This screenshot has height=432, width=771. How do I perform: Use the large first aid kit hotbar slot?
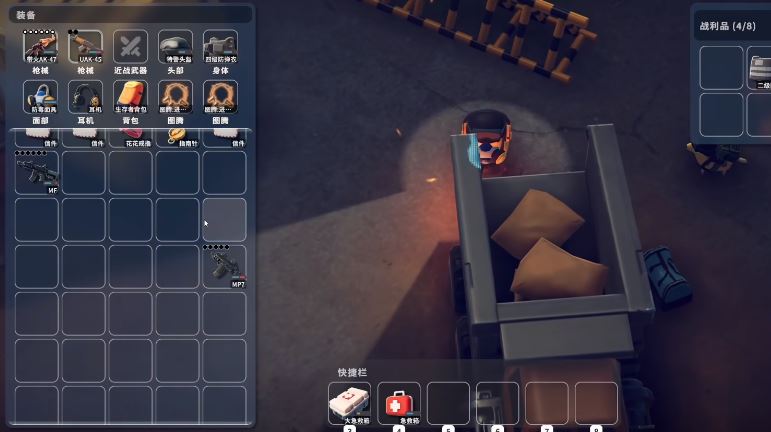[x=349, y=402]
